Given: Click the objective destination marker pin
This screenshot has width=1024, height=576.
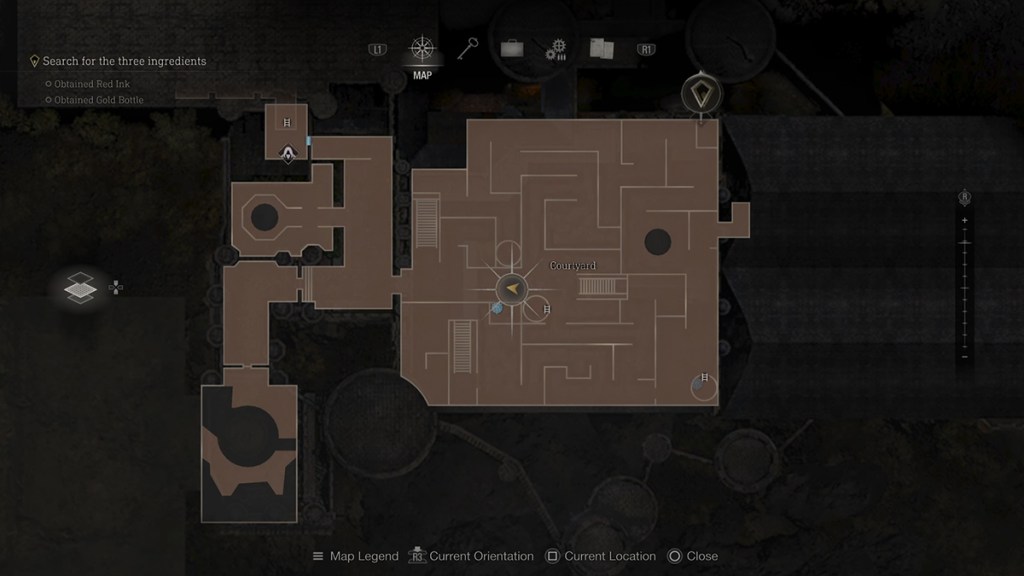Looking at the screenshot, I should [700, 95].
